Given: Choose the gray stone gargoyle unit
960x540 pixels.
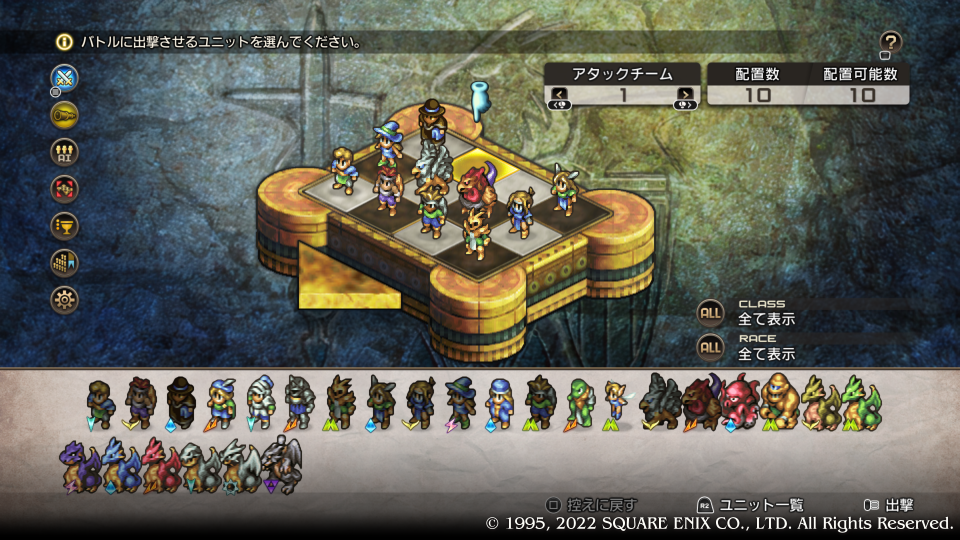Looking at the screenshot, I should pyautogui.click(x=280, y=464).
